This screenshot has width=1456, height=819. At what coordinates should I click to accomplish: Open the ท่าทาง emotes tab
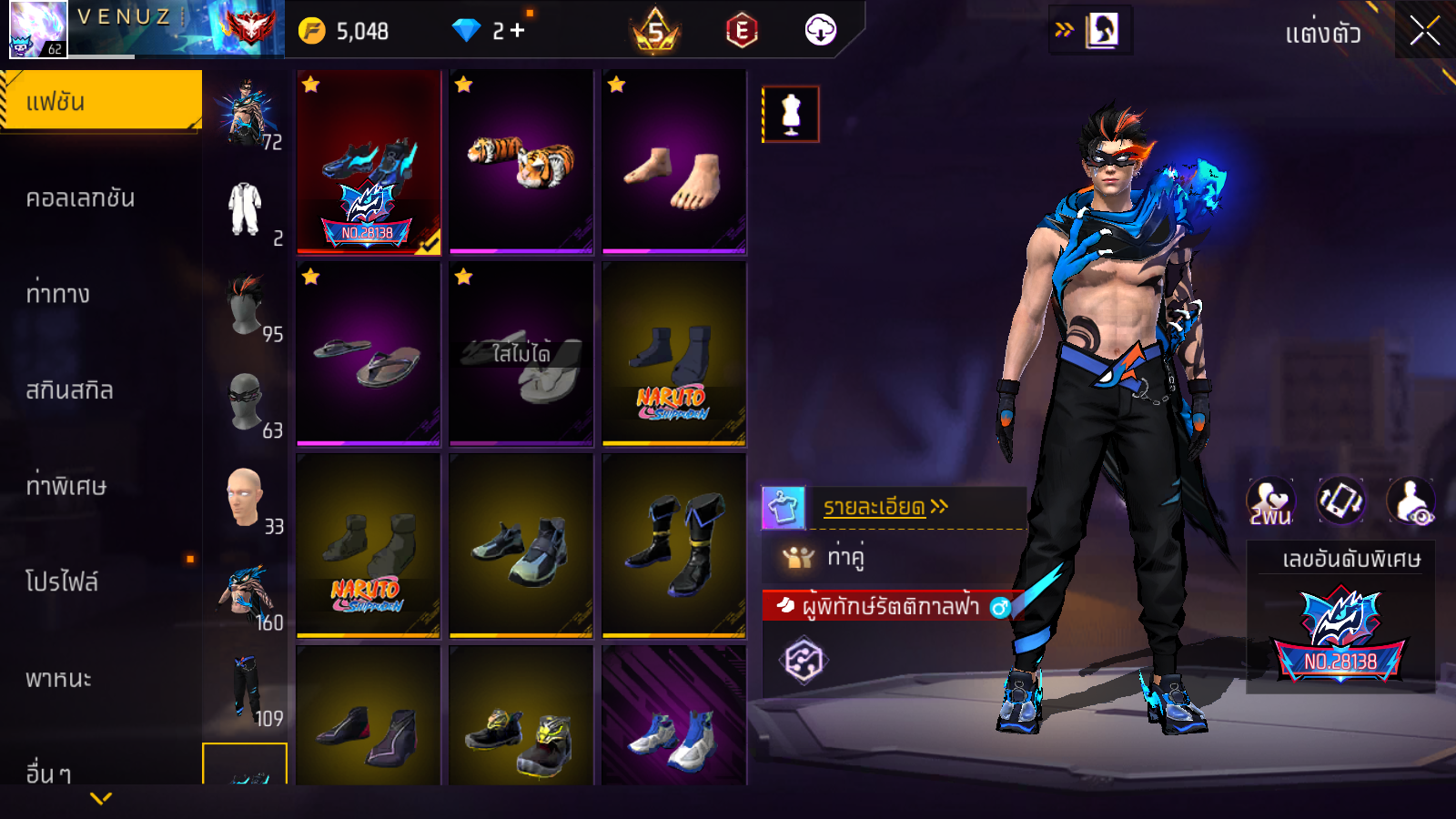click(58, 294)
